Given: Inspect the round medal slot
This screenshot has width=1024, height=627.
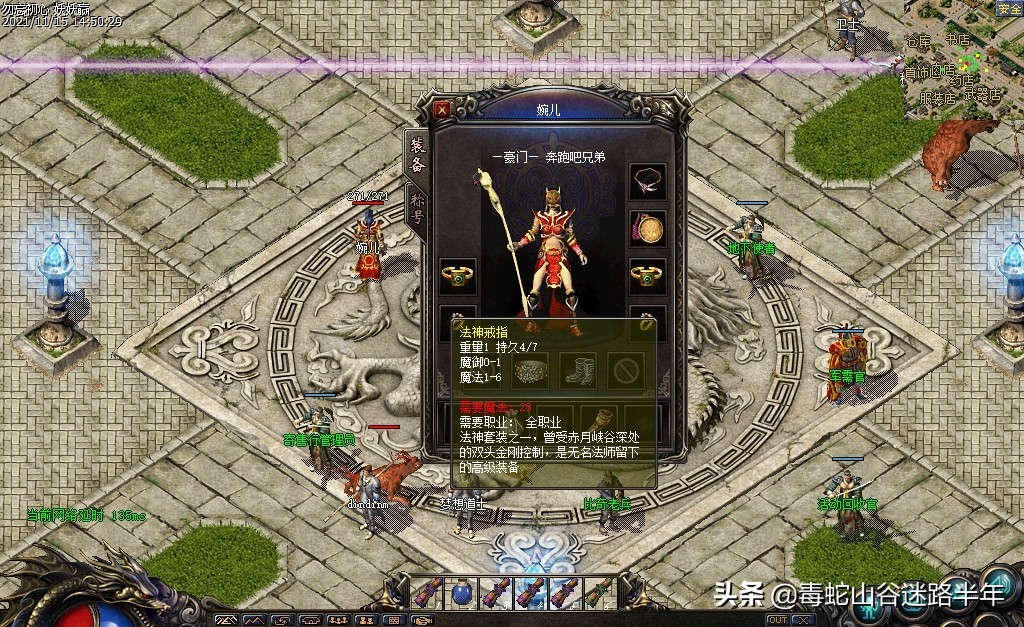Looking at the screenshot, I should coord(647,229).
